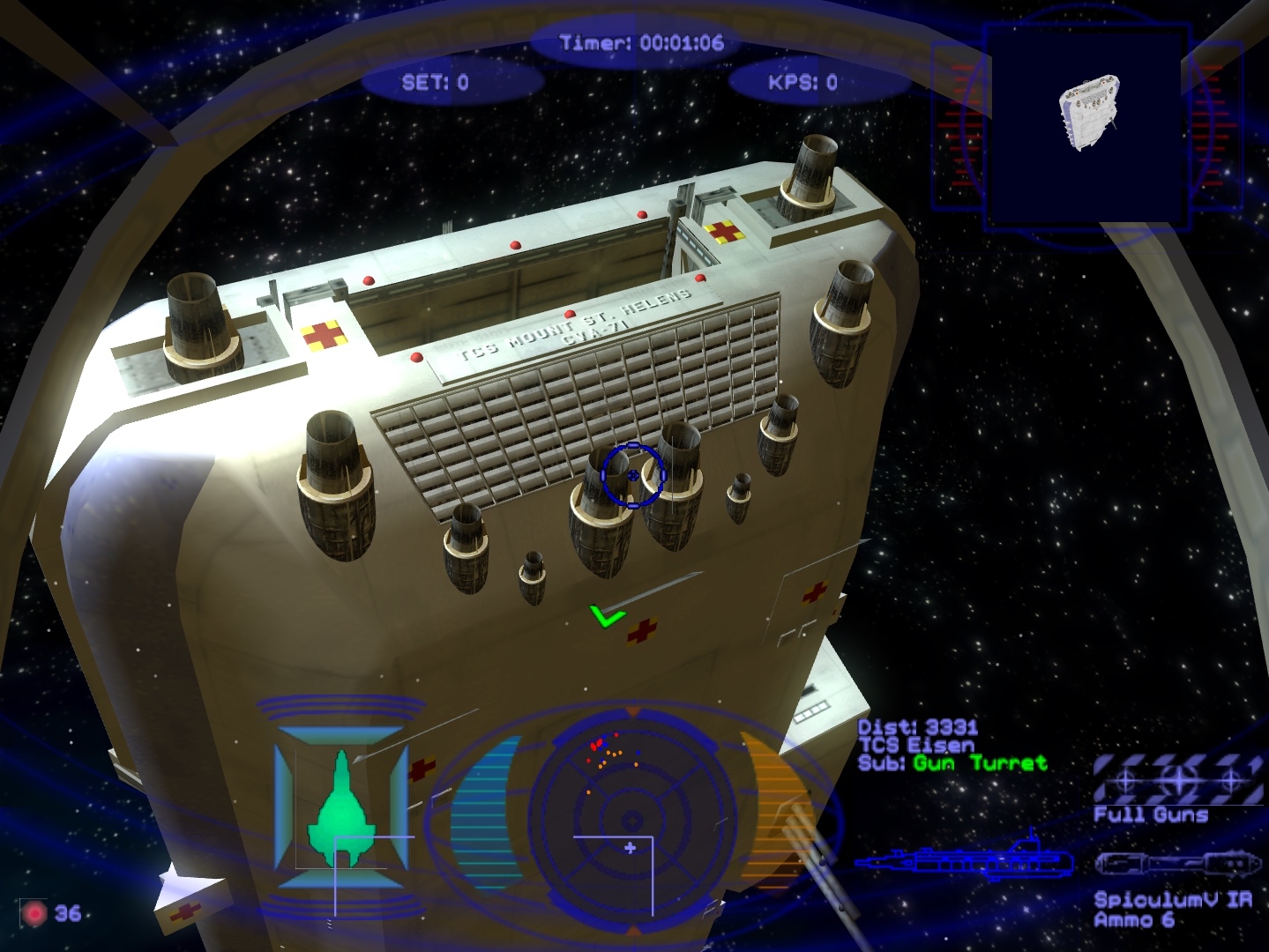The height and width of the screenshot is (952, 1269).
Task: Select the red countermeasures icon
Action: [x=34, y=913]
